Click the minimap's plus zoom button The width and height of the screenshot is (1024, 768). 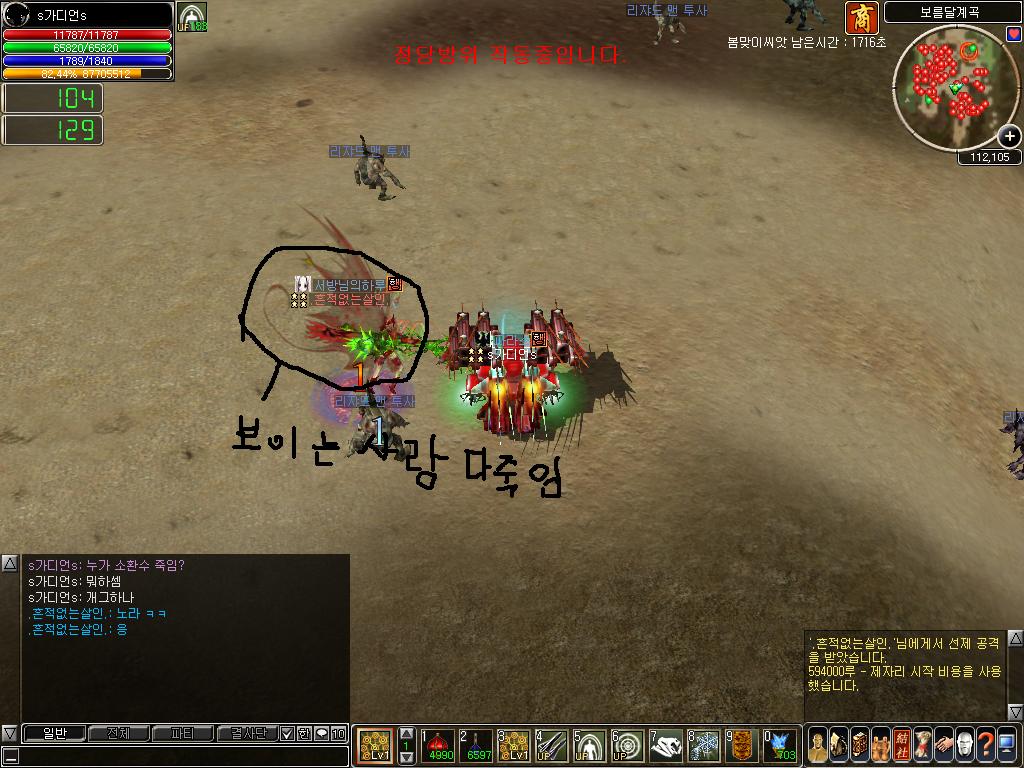(1010, 137)
